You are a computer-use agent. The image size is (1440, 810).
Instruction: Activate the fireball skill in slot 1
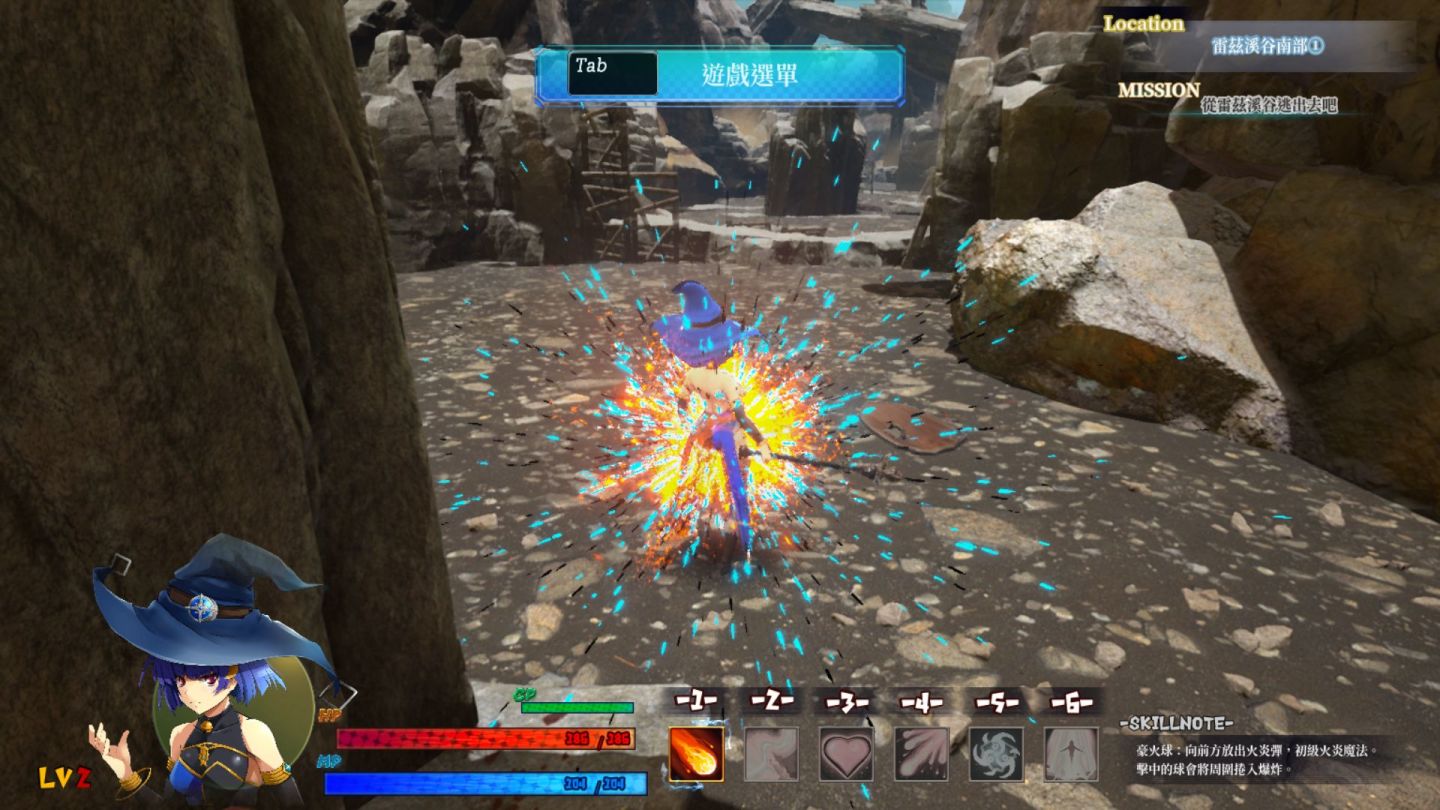pos(696,753)
